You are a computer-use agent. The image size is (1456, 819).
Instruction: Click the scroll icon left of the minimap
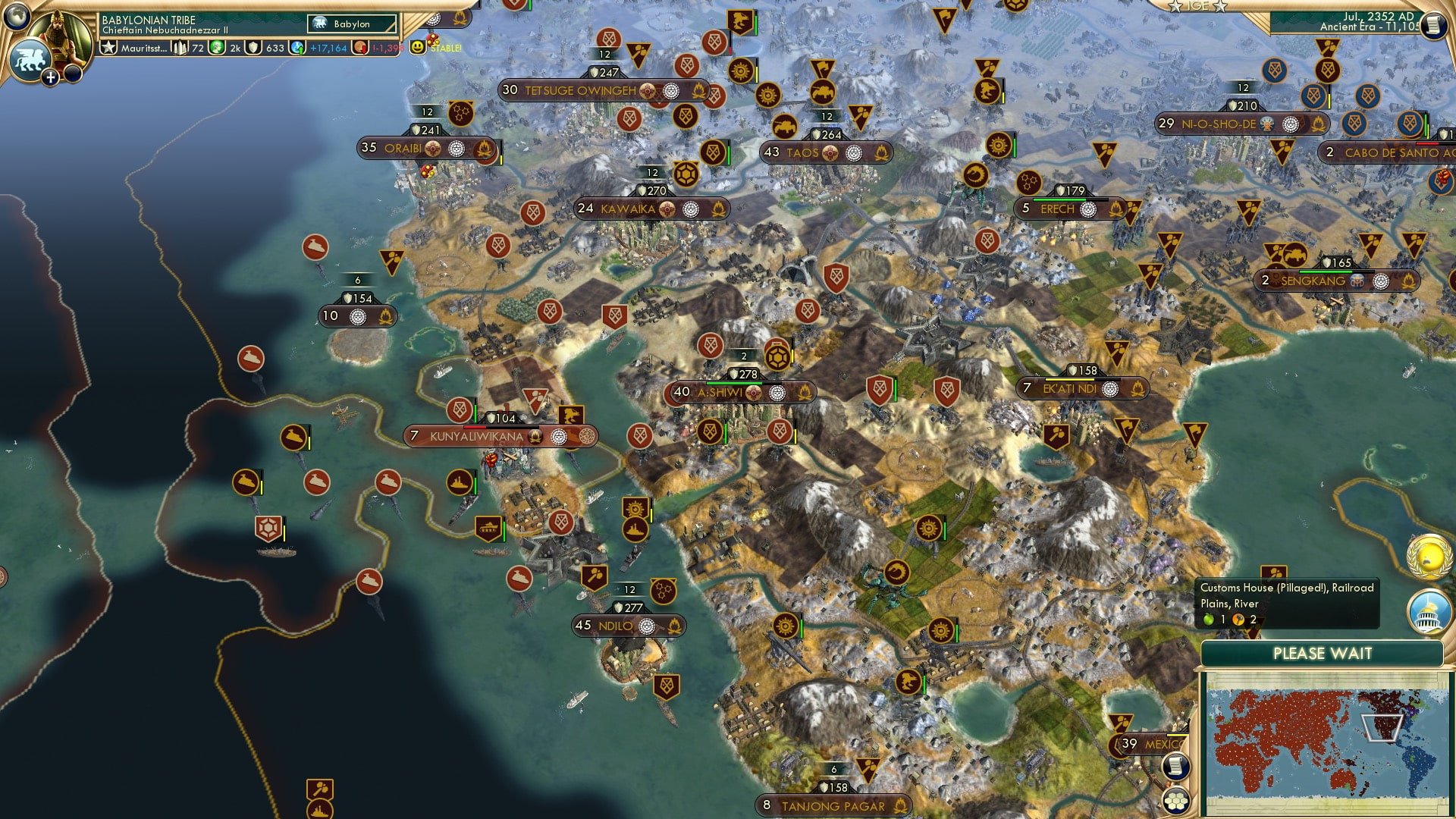point(1175,767)
